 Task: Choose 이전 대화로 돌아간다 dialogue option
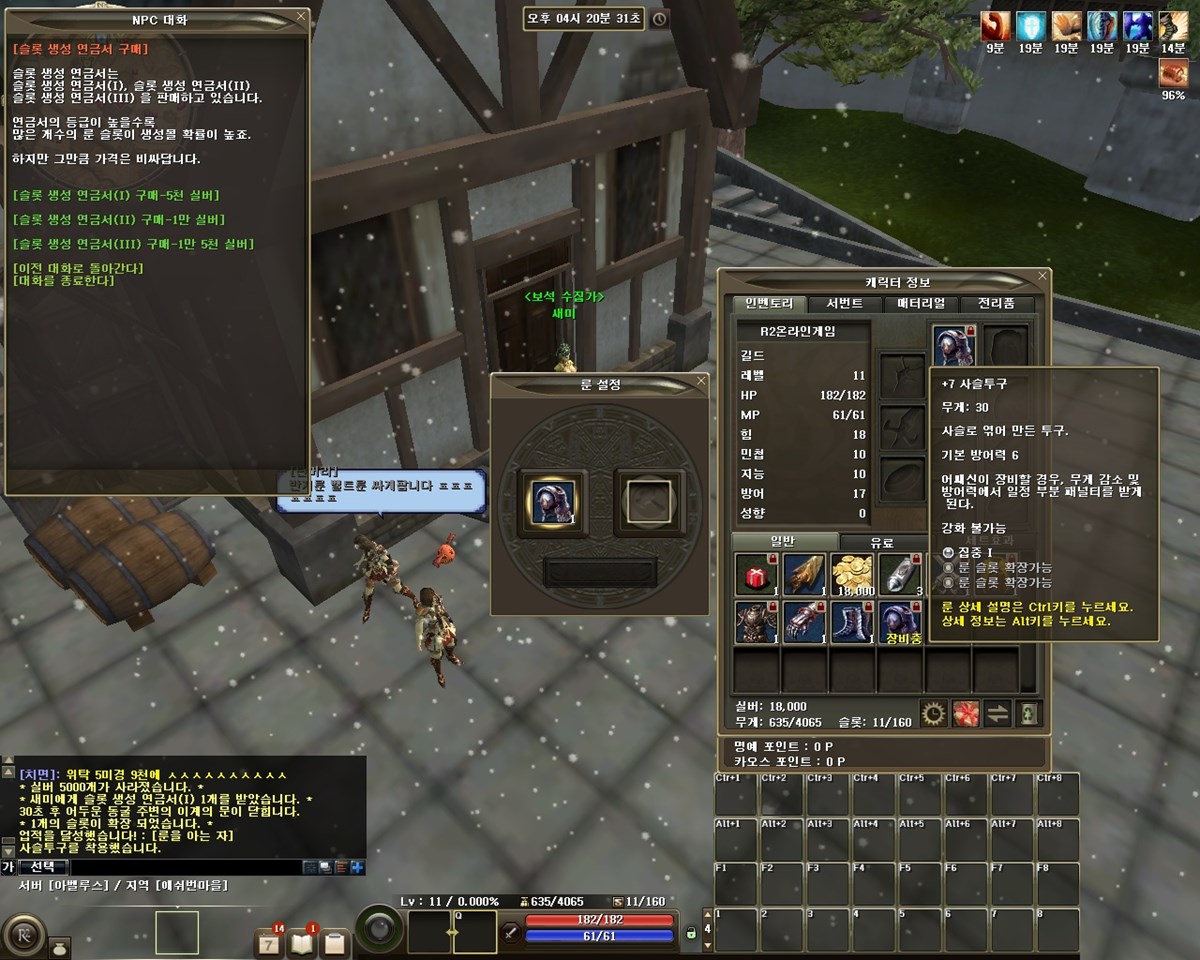[79, 268]
